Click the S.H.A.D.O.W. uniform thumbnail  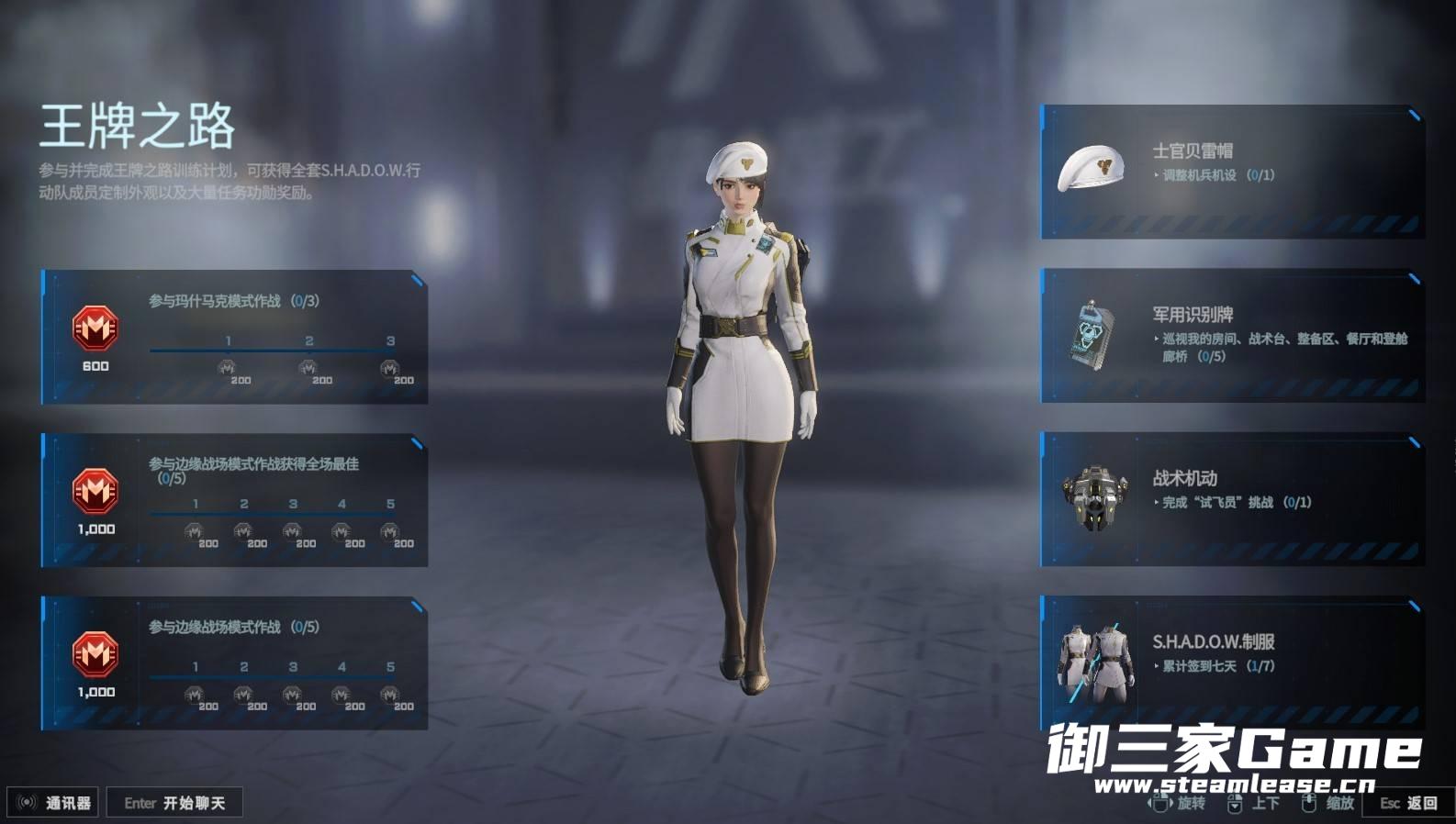pos(1091,663)
